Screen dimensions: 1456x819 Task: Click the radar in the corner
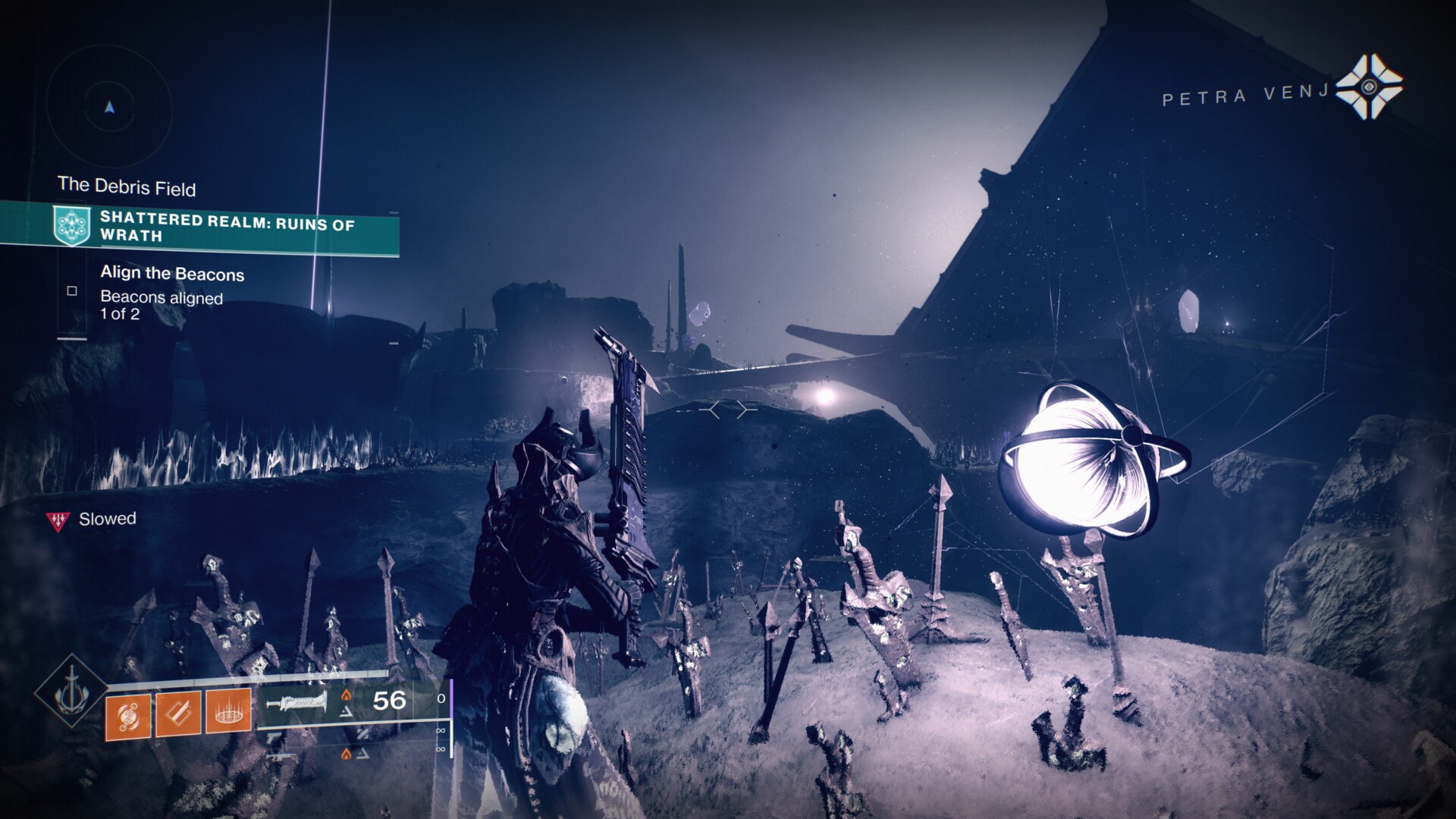pyautogui.click(x=109, y=107)
